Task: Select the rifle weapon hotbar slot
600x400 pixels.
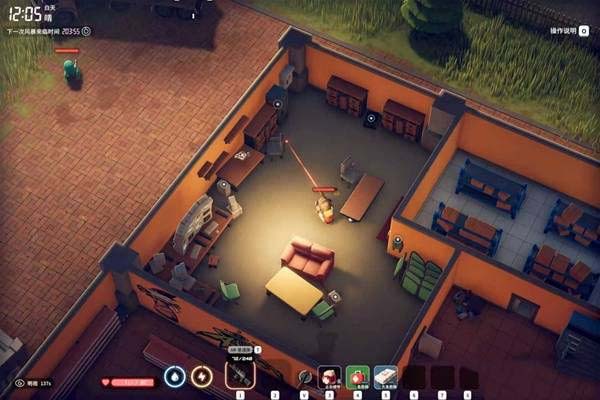Action: (240, 376)
